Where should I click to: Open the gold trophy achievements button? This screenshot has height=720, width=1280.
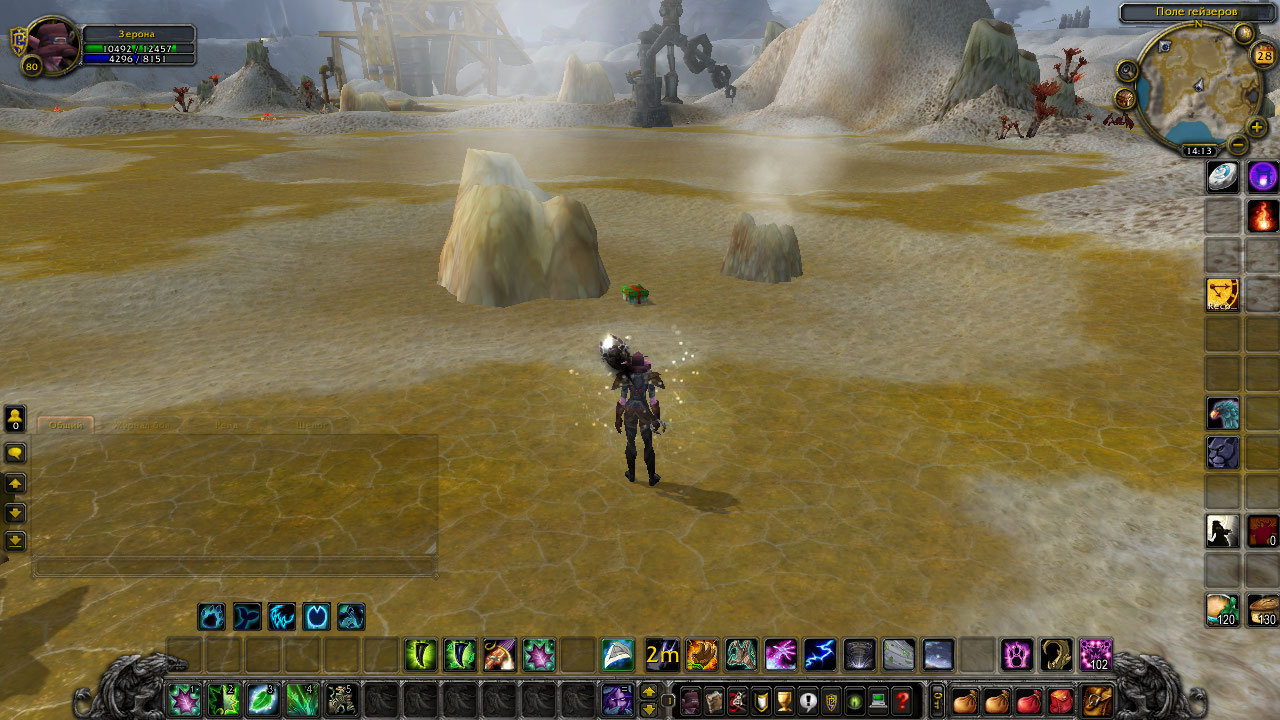pyautogui.click(x=784, y=701)
